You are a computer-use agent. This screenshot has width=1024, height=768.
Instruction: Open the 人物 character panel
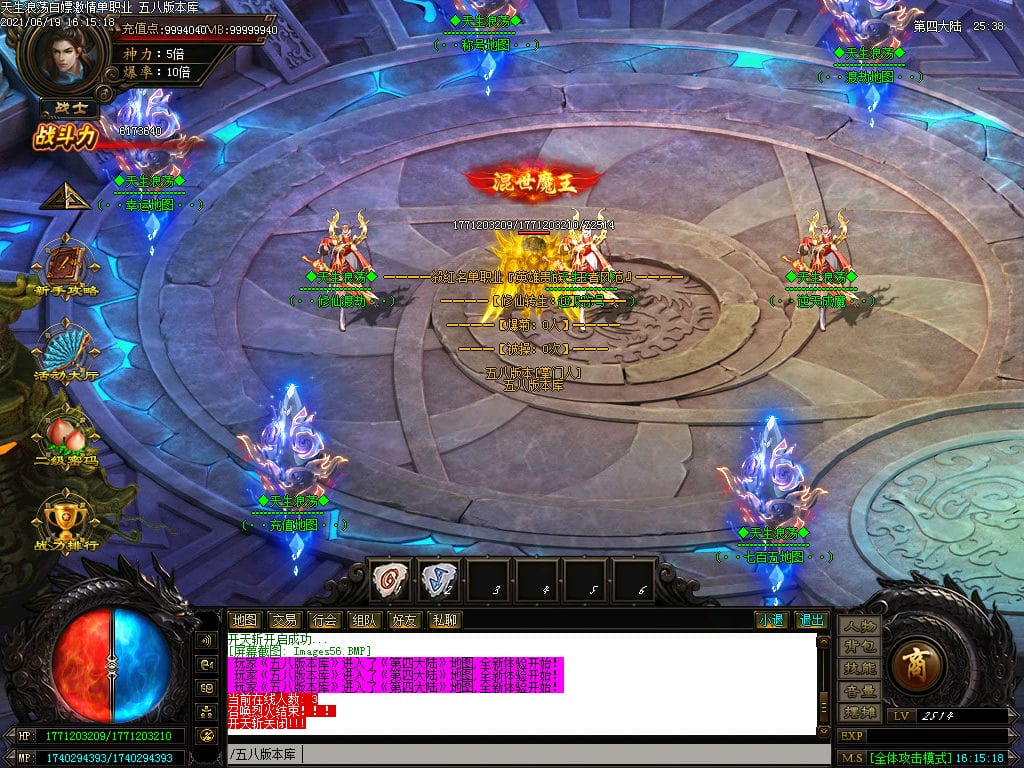[860, 625]
